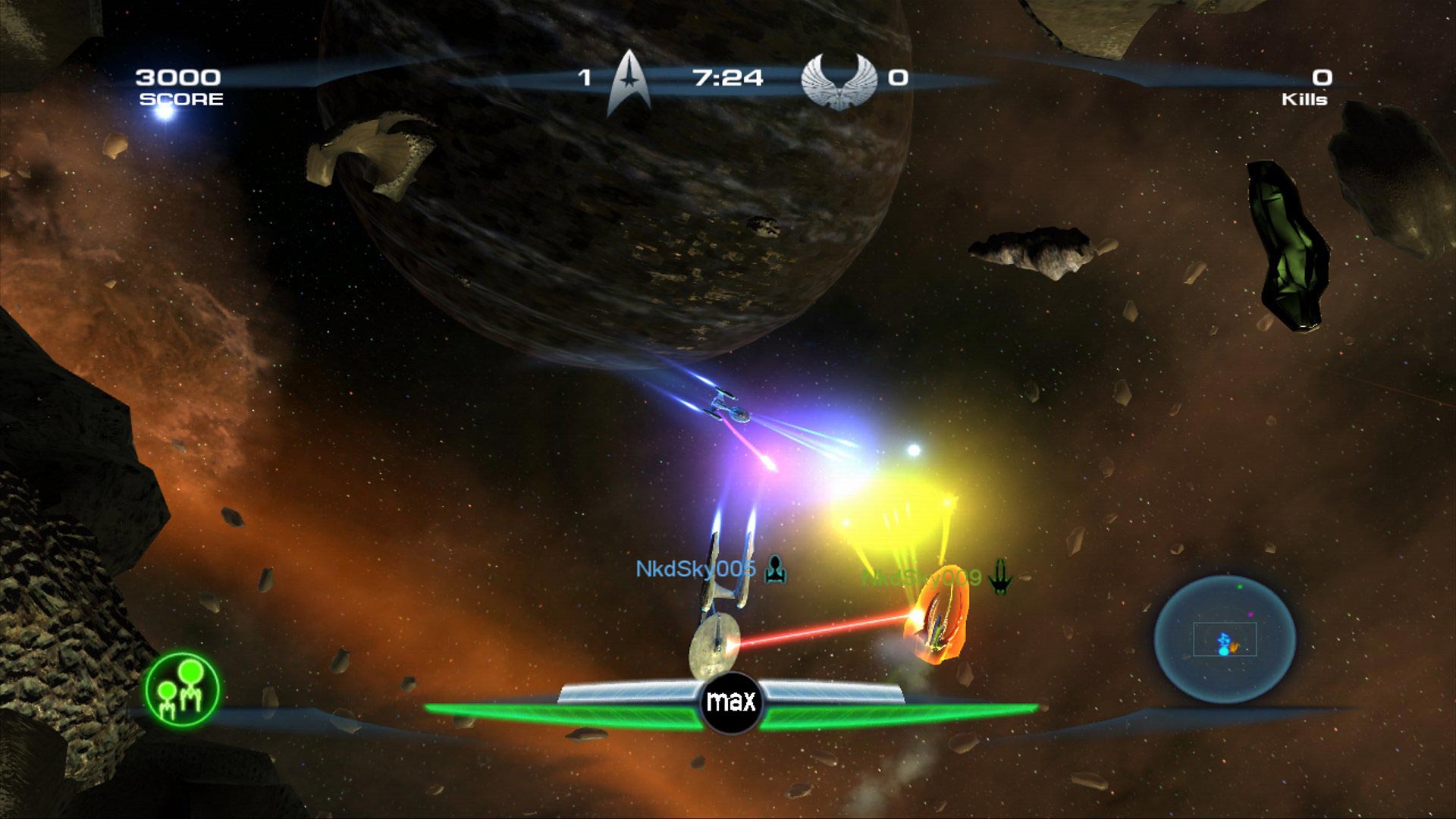Click the Romulan winged team emblem
Viewport: 1456px width, 819px height.
point(838,80)
